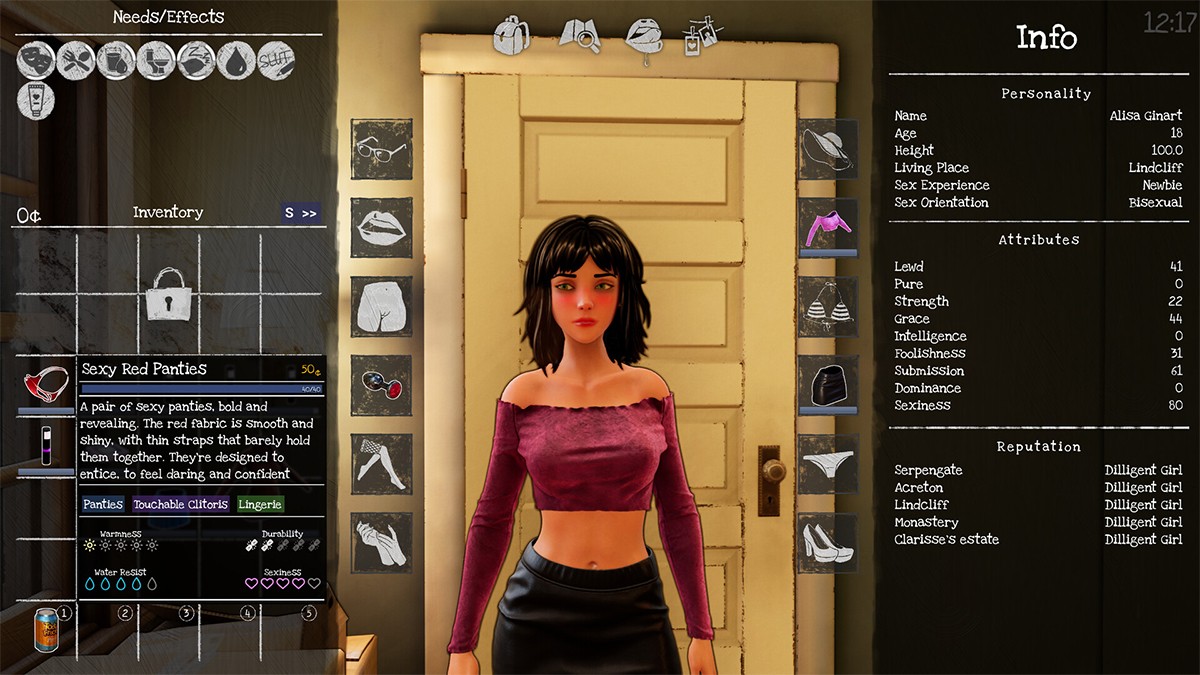Image resolution: width=1200 pixels, height=675 pixels.
Task: Click the fork and spoon hunger icon
Action: pyautogui.click(x=76, y=61)
